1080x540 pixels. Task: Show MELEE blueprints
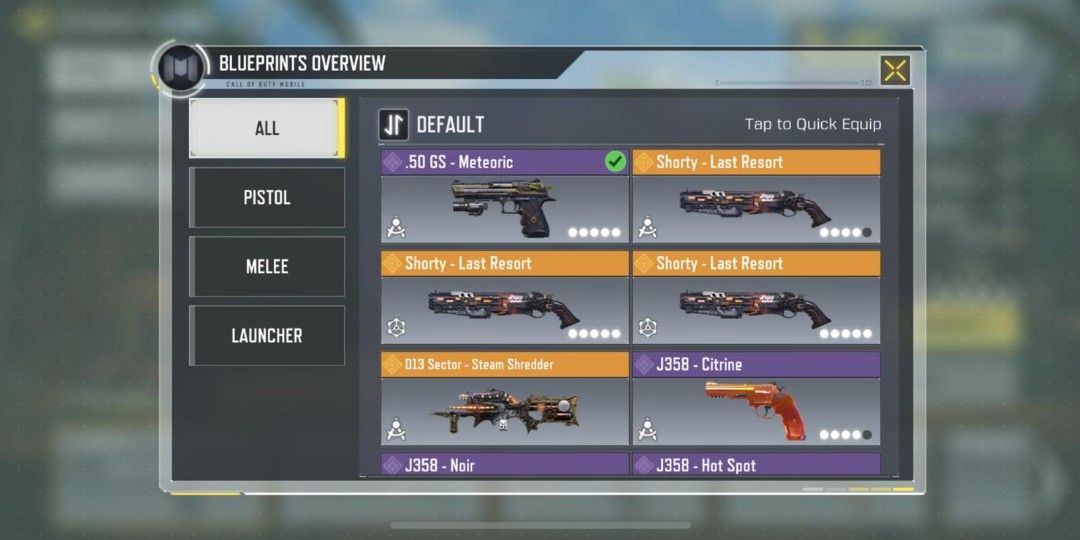click(x=267, y=266)
